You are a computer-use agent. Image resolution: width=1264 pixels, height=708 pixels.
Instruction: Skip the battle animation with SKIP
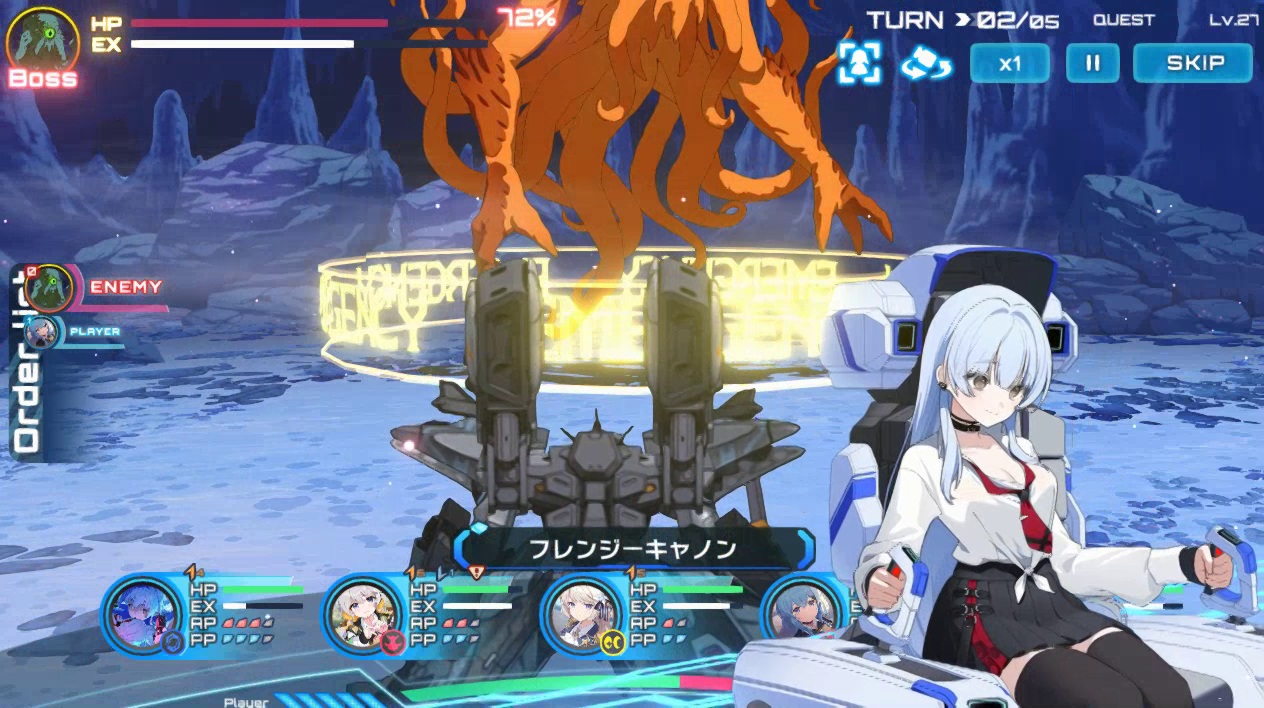1192,63
